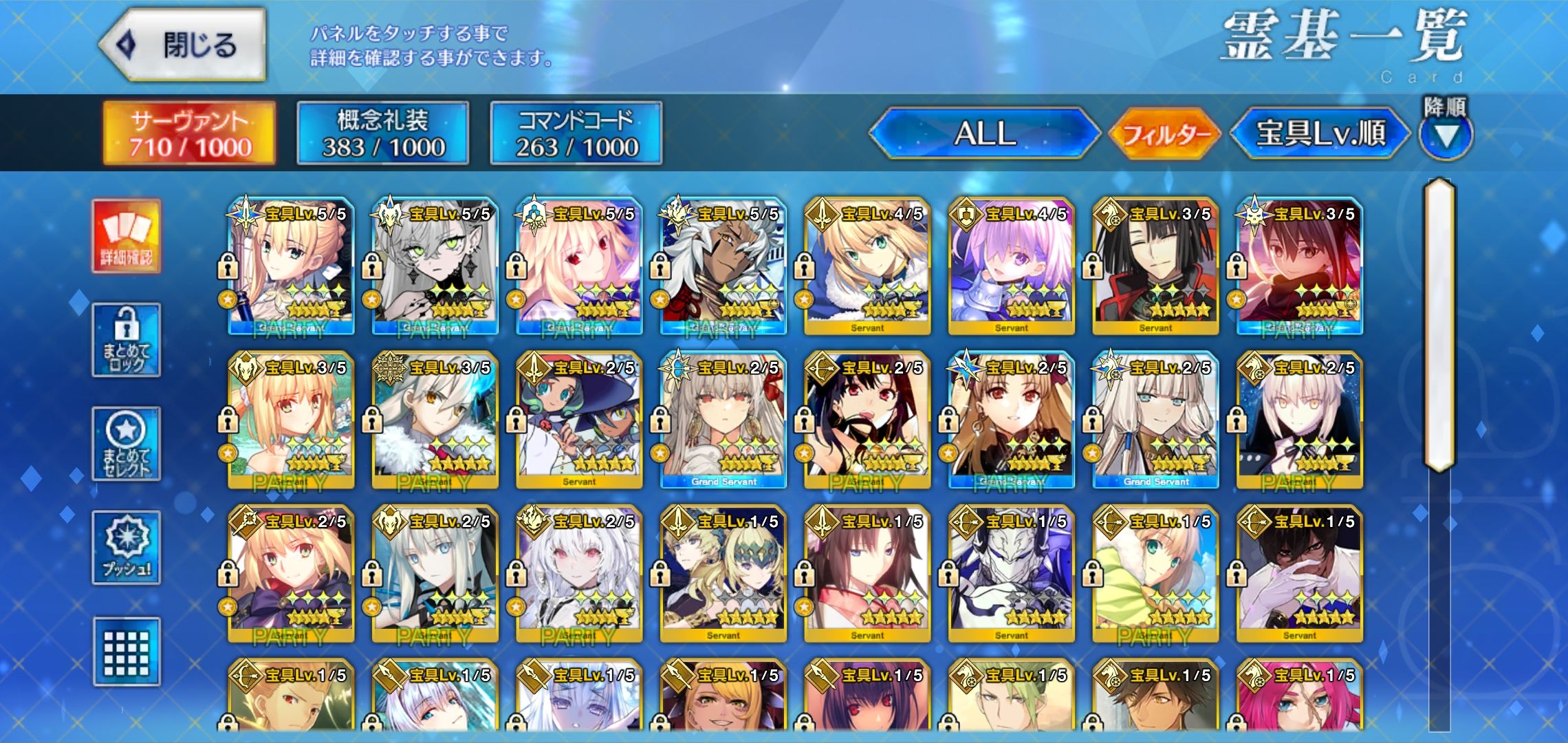Tap the プッシュ! button
Viewport: 1568px width, 743px height.
127,548
